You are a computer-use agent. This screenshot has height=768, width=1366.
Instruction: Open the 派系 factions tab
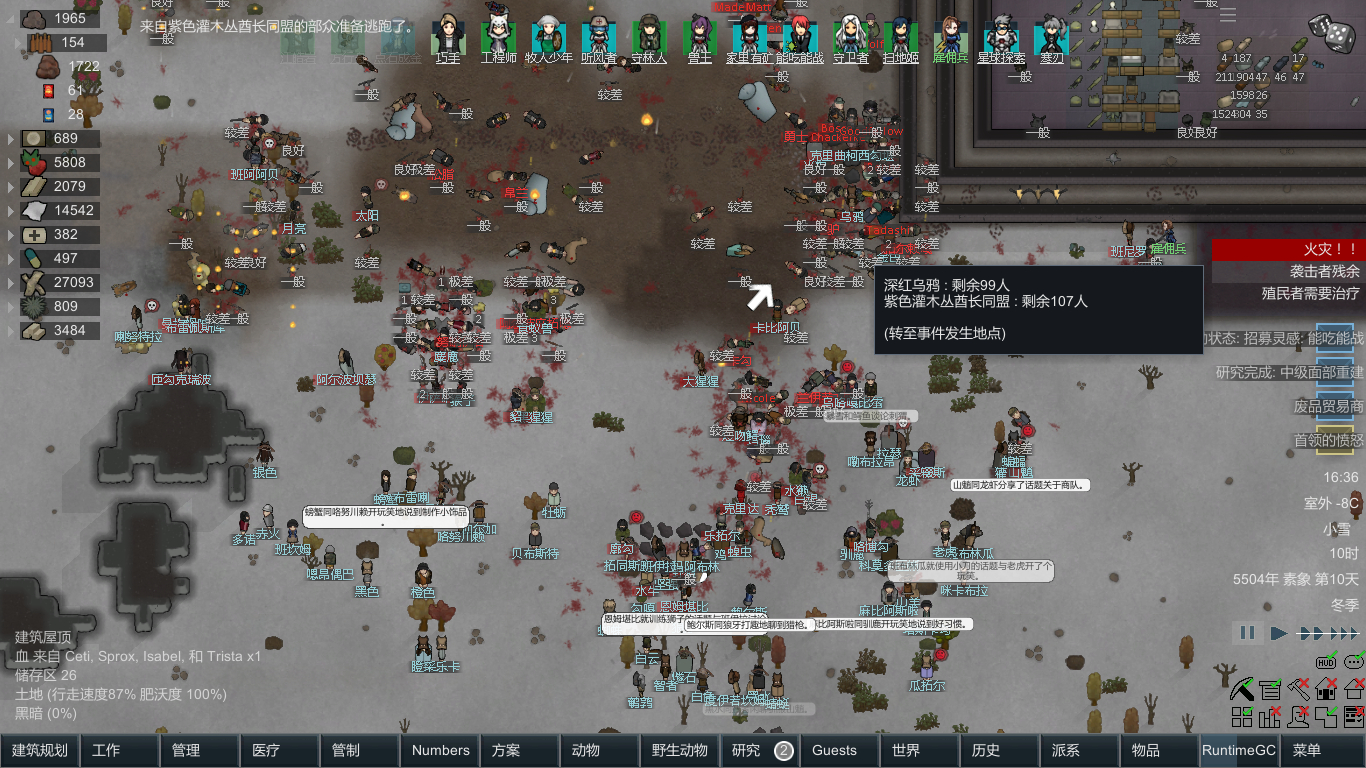point(1079,750)
